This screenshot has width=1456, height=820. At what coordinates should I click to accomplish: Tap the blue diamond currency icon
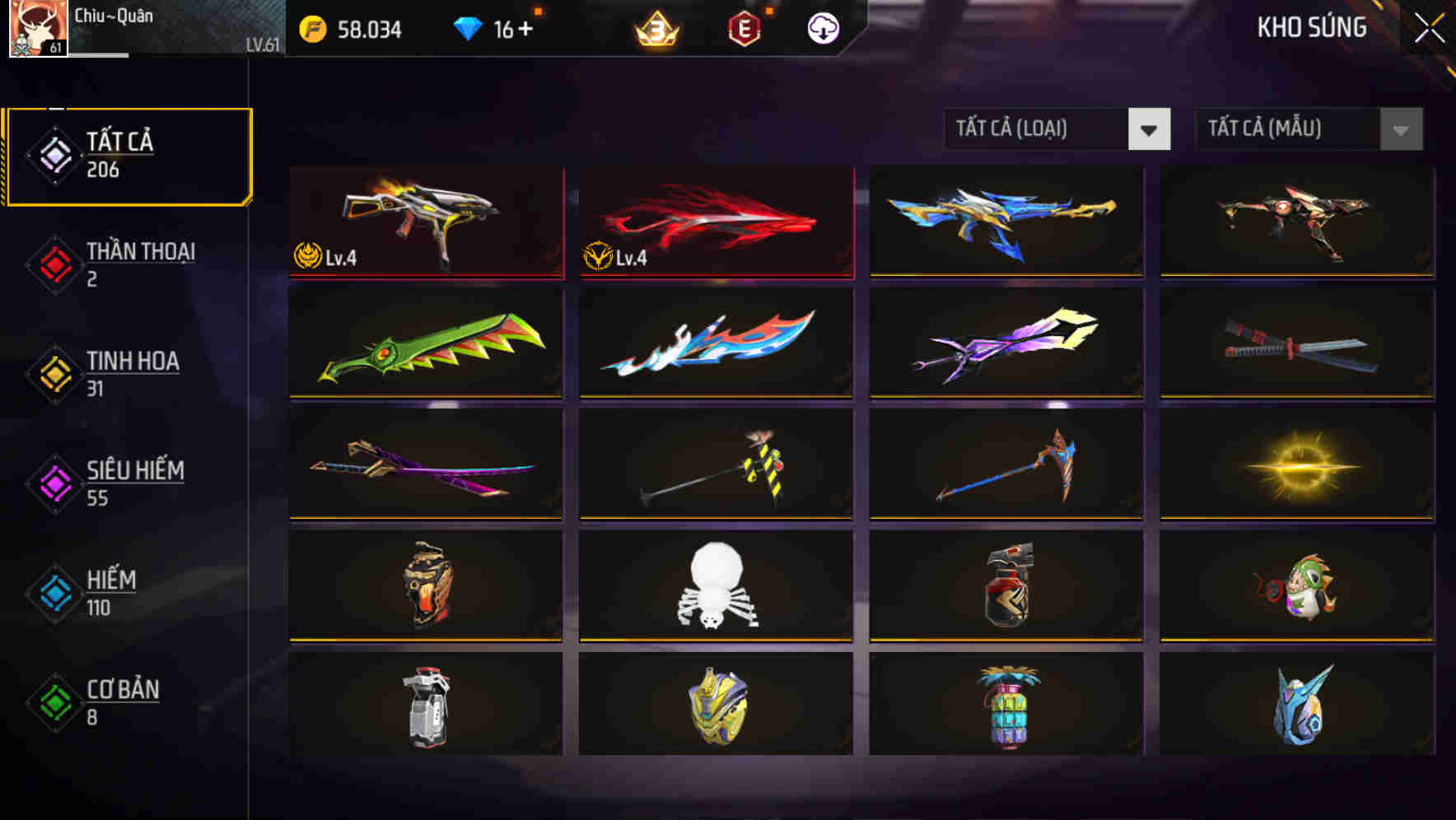pos(469,27)
